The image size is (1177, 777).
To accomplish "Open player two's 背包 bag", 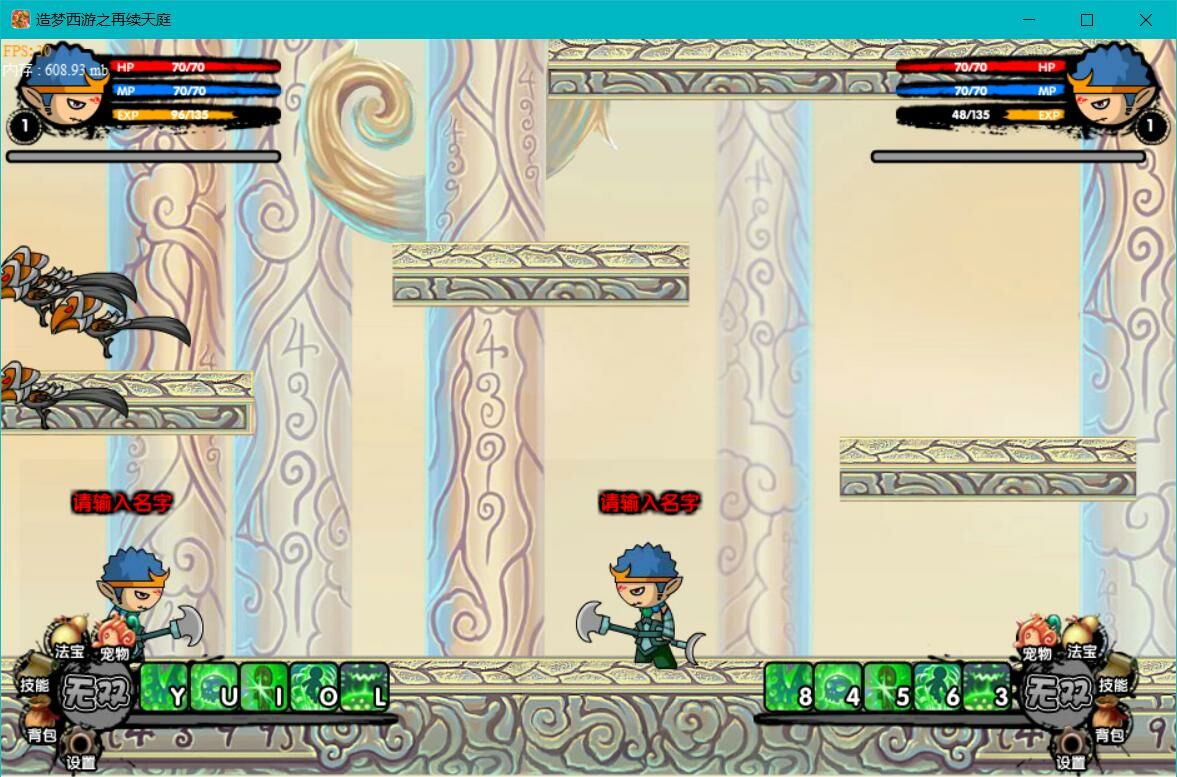I will 1110,722.
